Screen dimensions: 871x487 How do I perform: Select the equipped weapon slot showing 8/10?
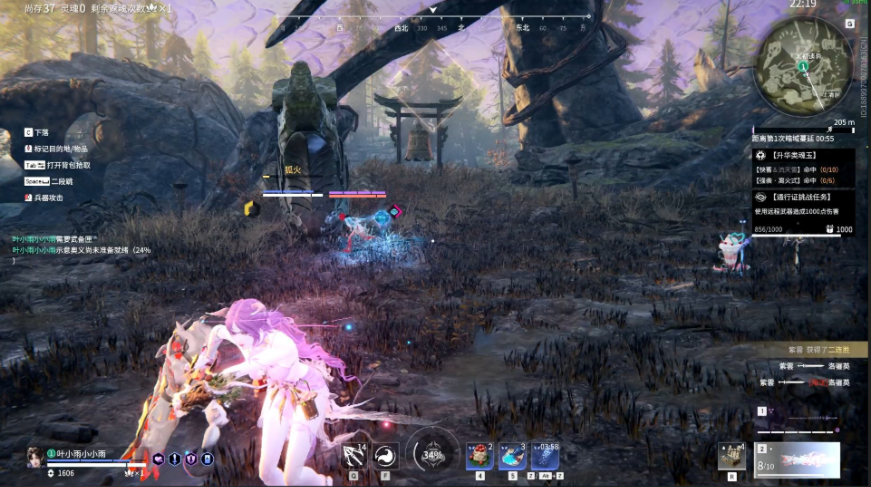point(796,460)
